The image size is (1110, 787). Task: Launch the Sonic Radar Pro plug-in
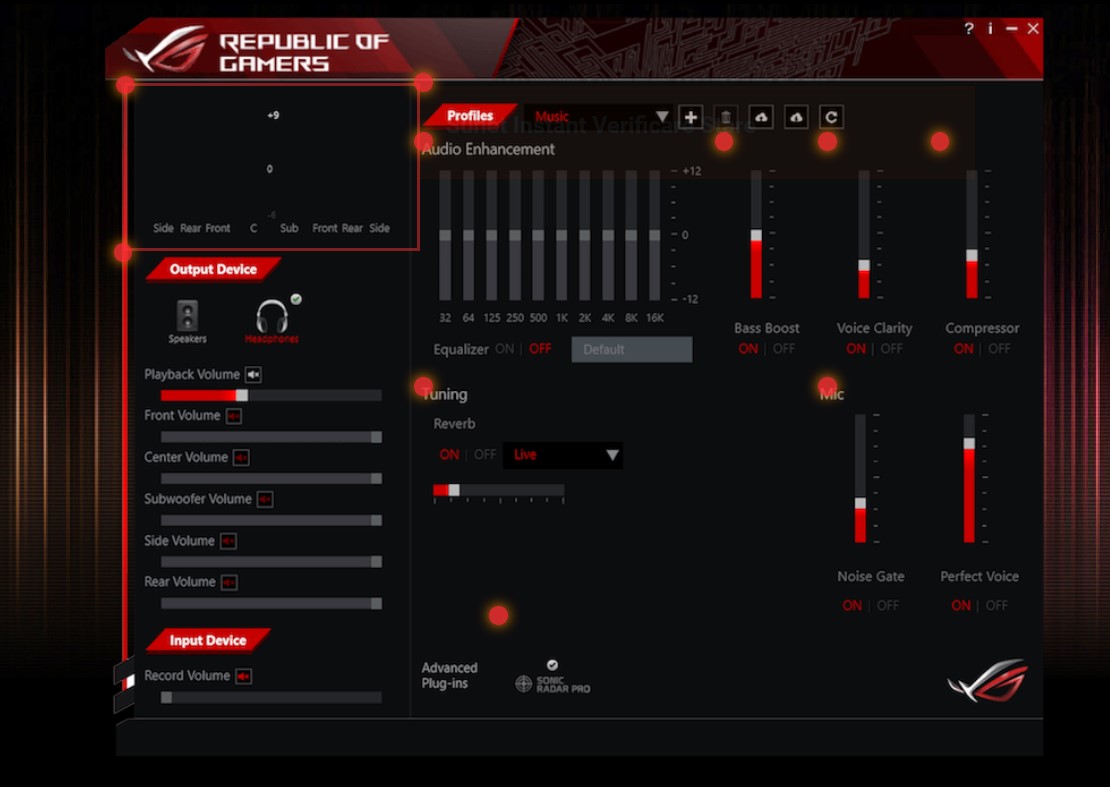tap(553, 682)
